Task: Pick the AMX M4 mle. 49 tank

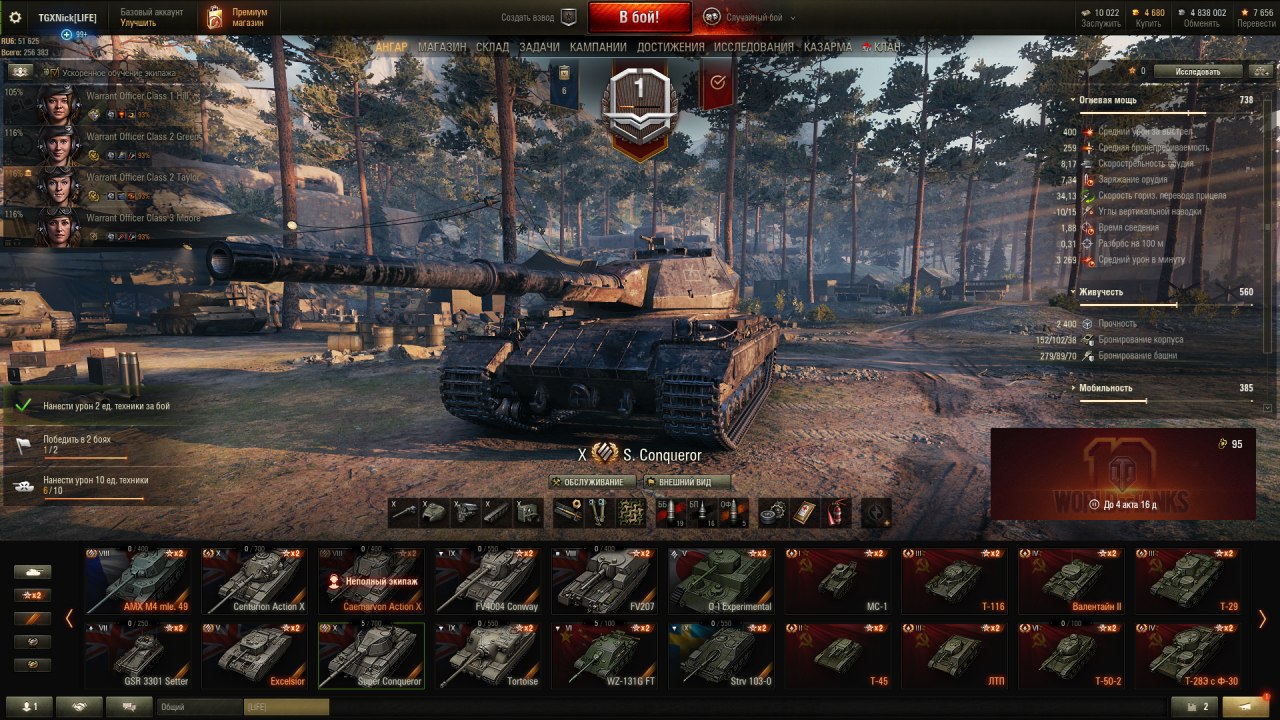Action: 137,581
